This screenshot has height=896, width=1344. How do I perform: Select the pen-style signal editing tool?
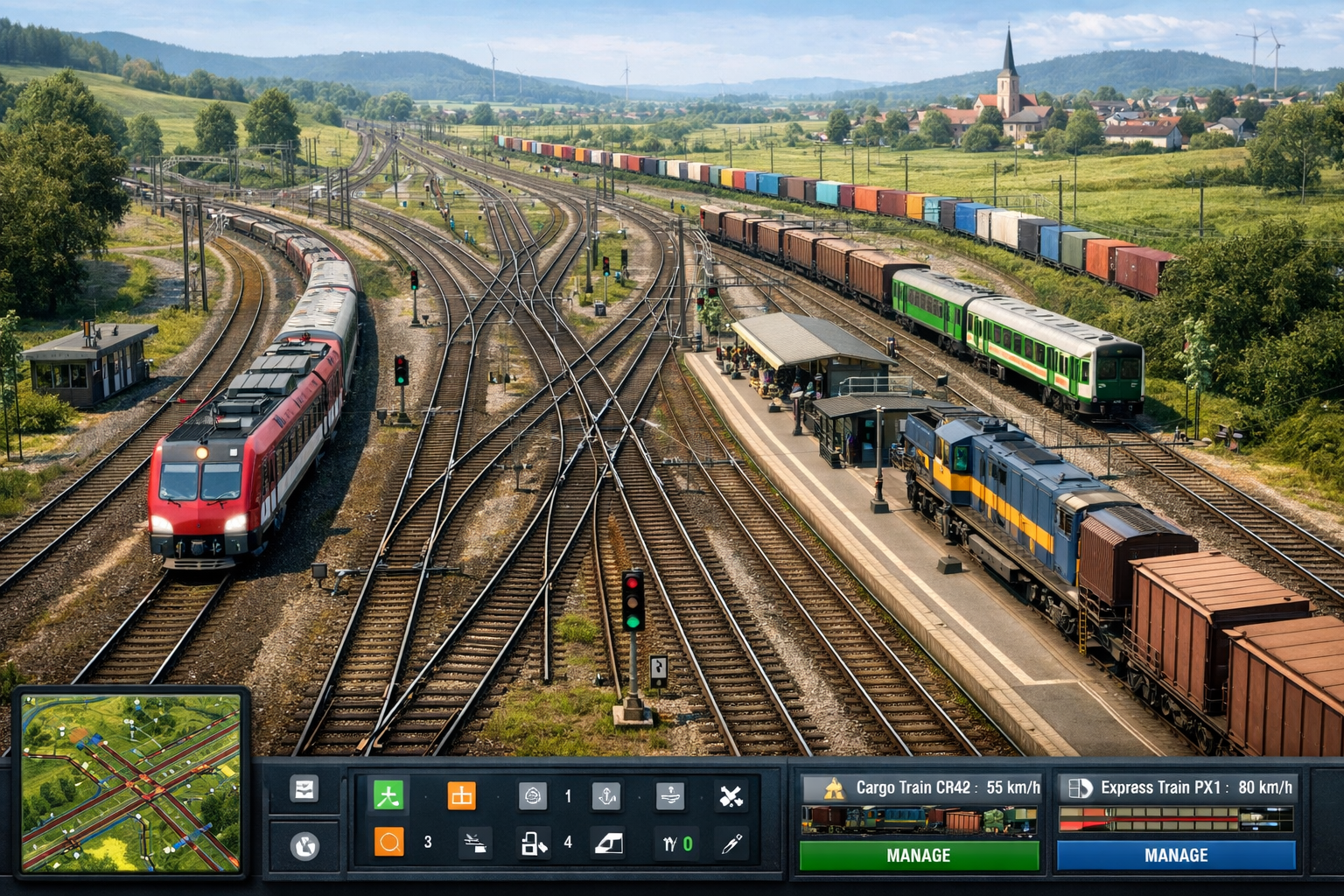point(731,843)
